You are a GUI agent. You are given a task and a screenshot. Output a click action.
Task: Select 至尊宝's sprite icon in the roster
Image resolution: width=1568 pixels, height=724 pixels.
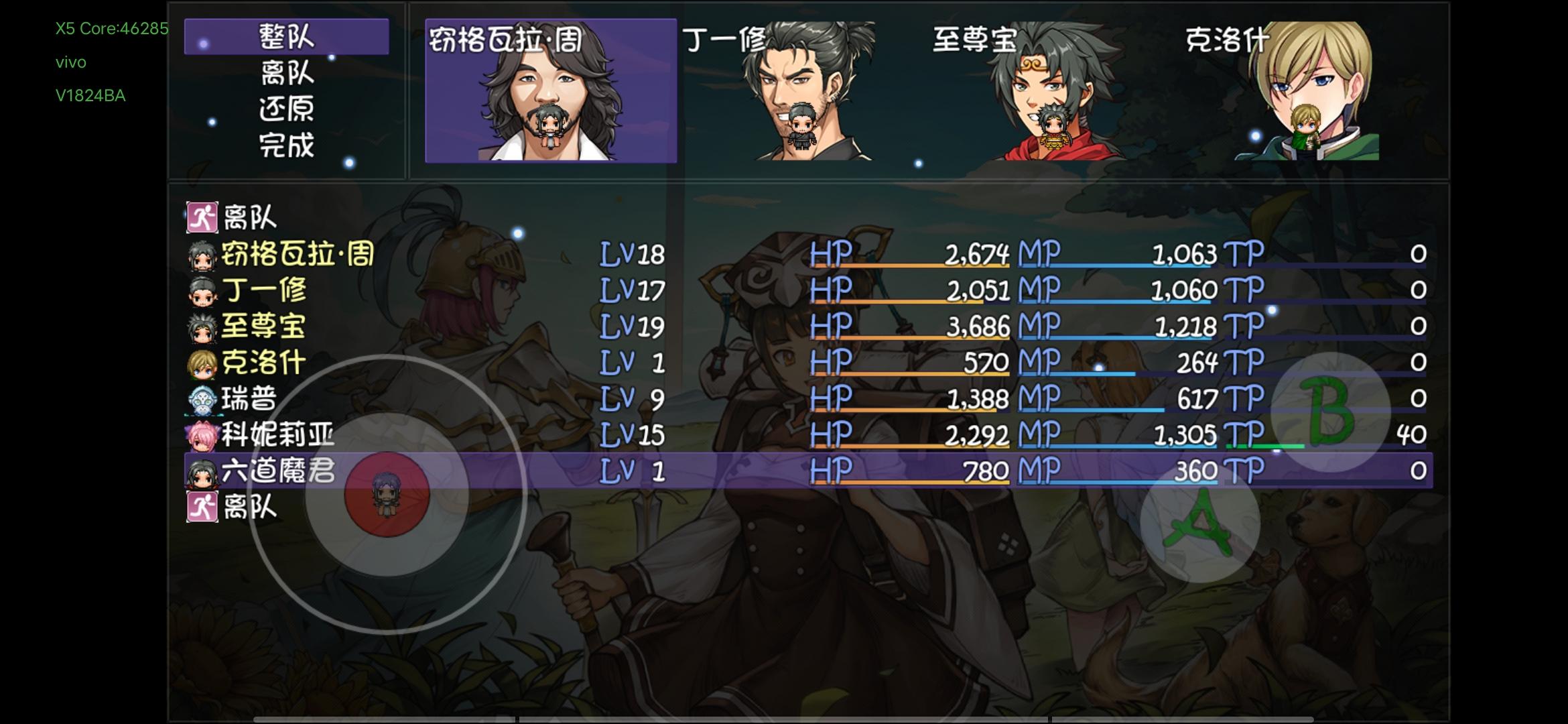(201, 328)
